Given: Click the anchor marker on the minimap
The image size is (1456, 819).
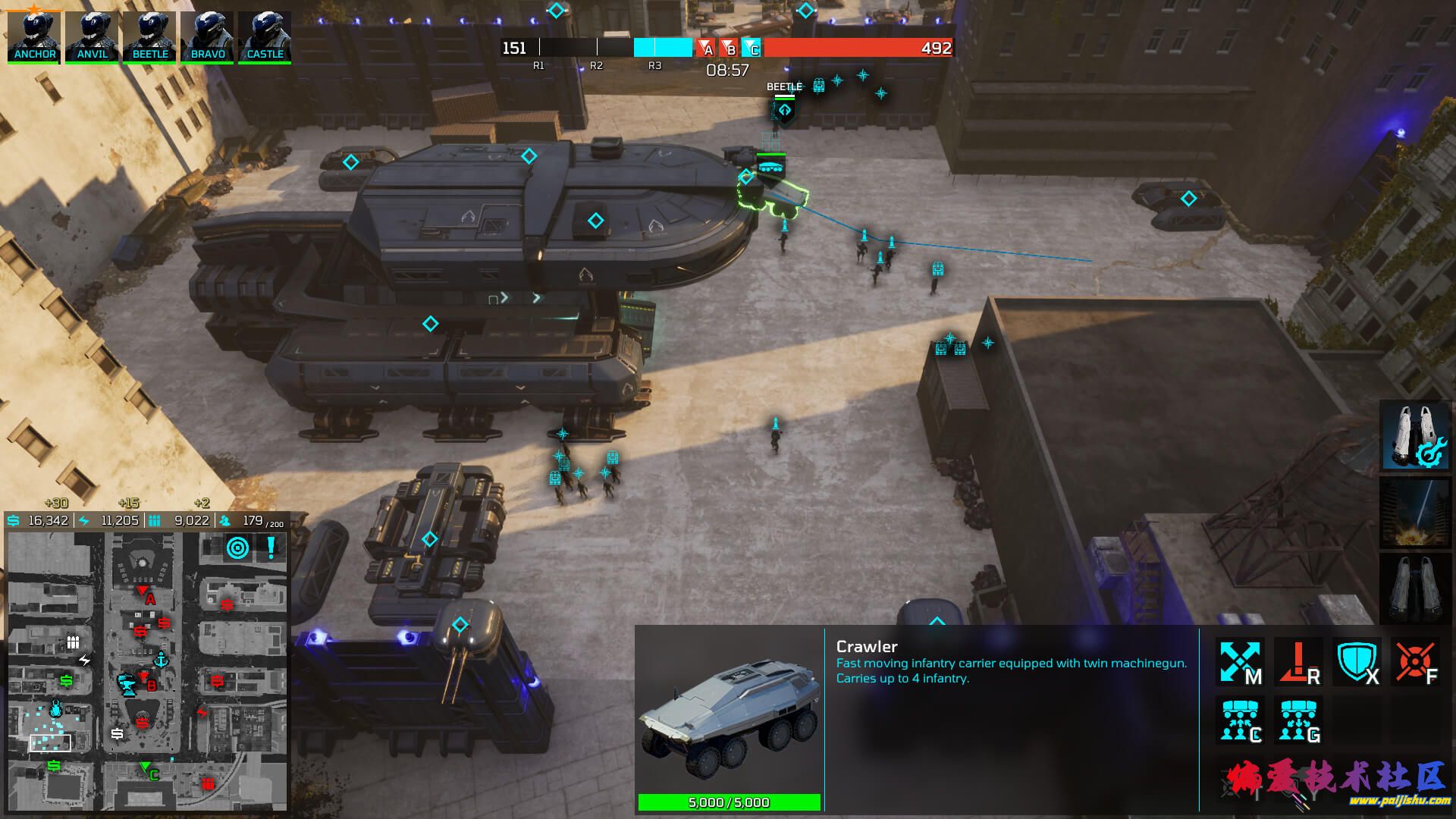Looking at the screenshot, I should 161,661.
